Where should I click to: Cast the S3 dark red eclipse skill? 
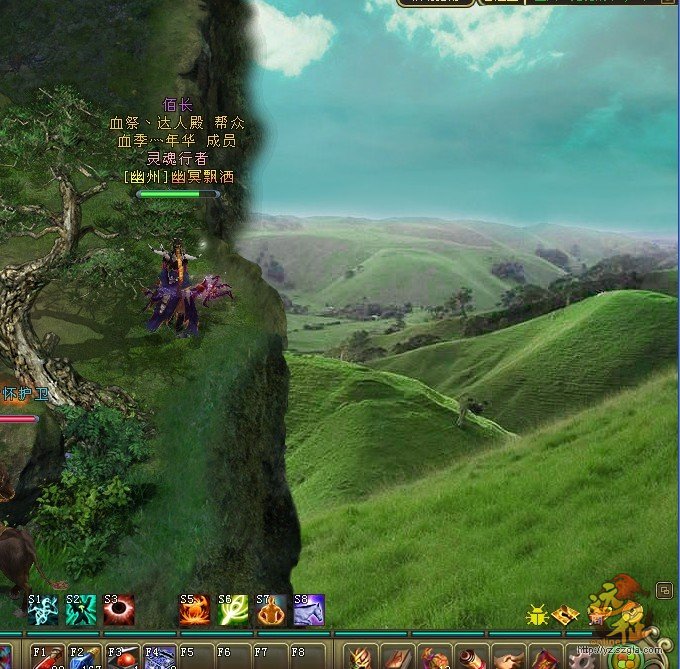pyautogui.click(x=119, y=609)
